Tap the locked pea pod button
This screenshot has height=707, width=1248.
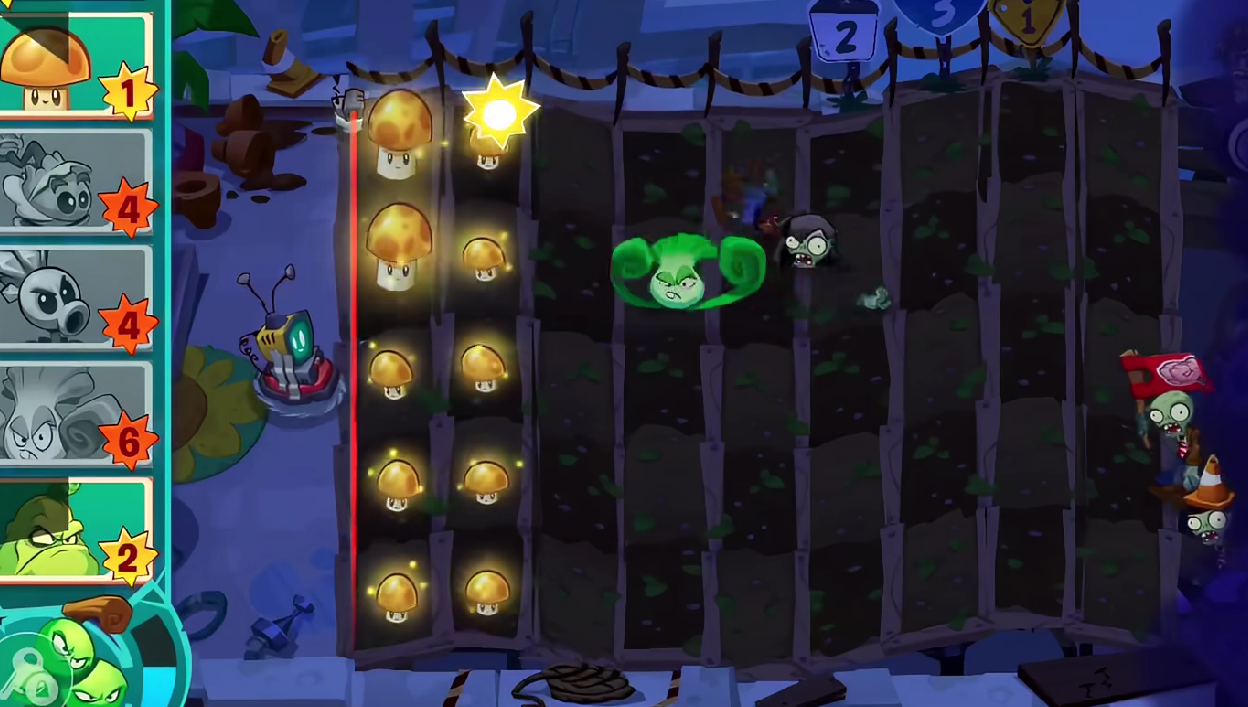click(70, 662)
